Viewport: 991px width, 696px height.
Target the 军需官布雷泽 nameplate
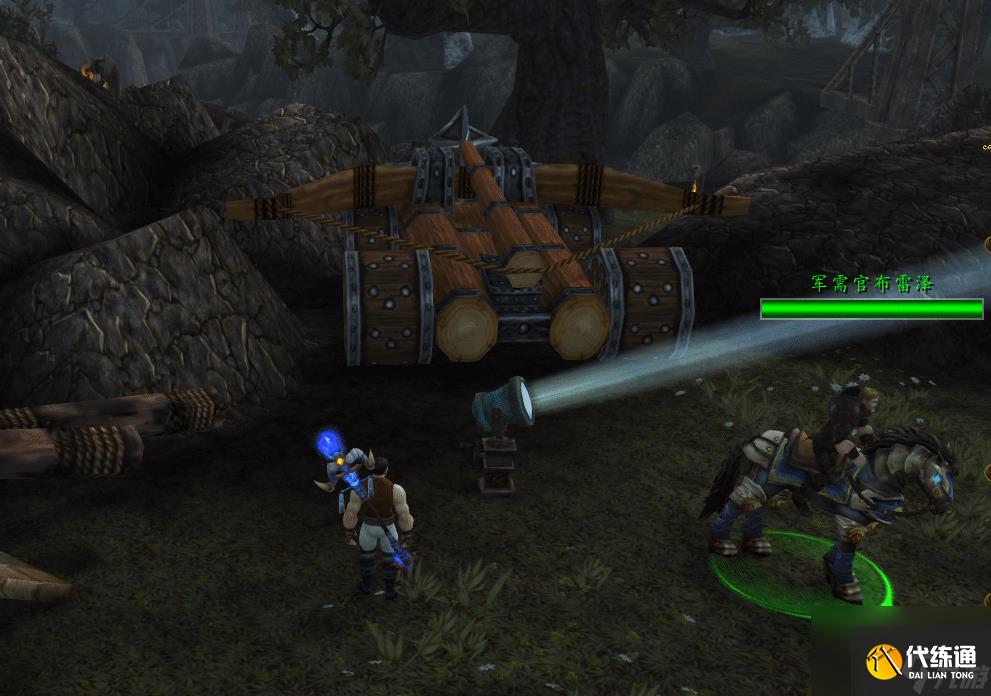[871, 285]
